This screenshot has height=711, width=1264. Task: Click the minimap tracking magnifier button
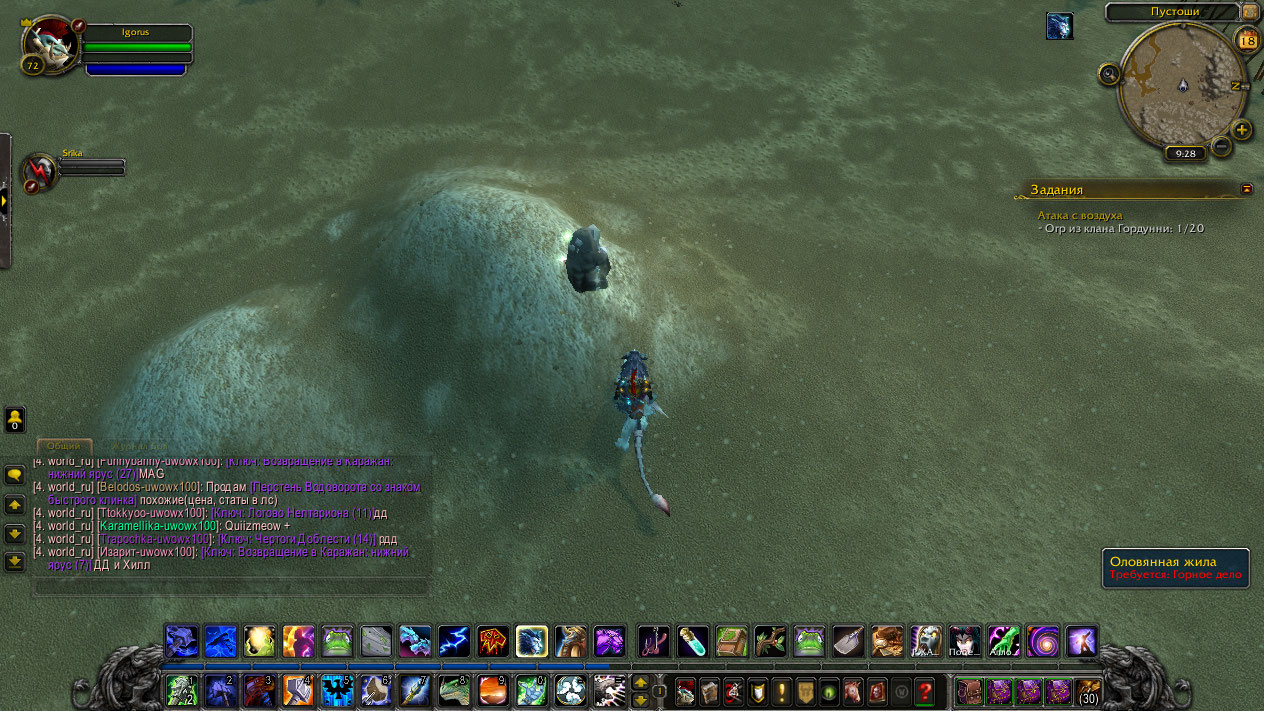[1109, 73]
